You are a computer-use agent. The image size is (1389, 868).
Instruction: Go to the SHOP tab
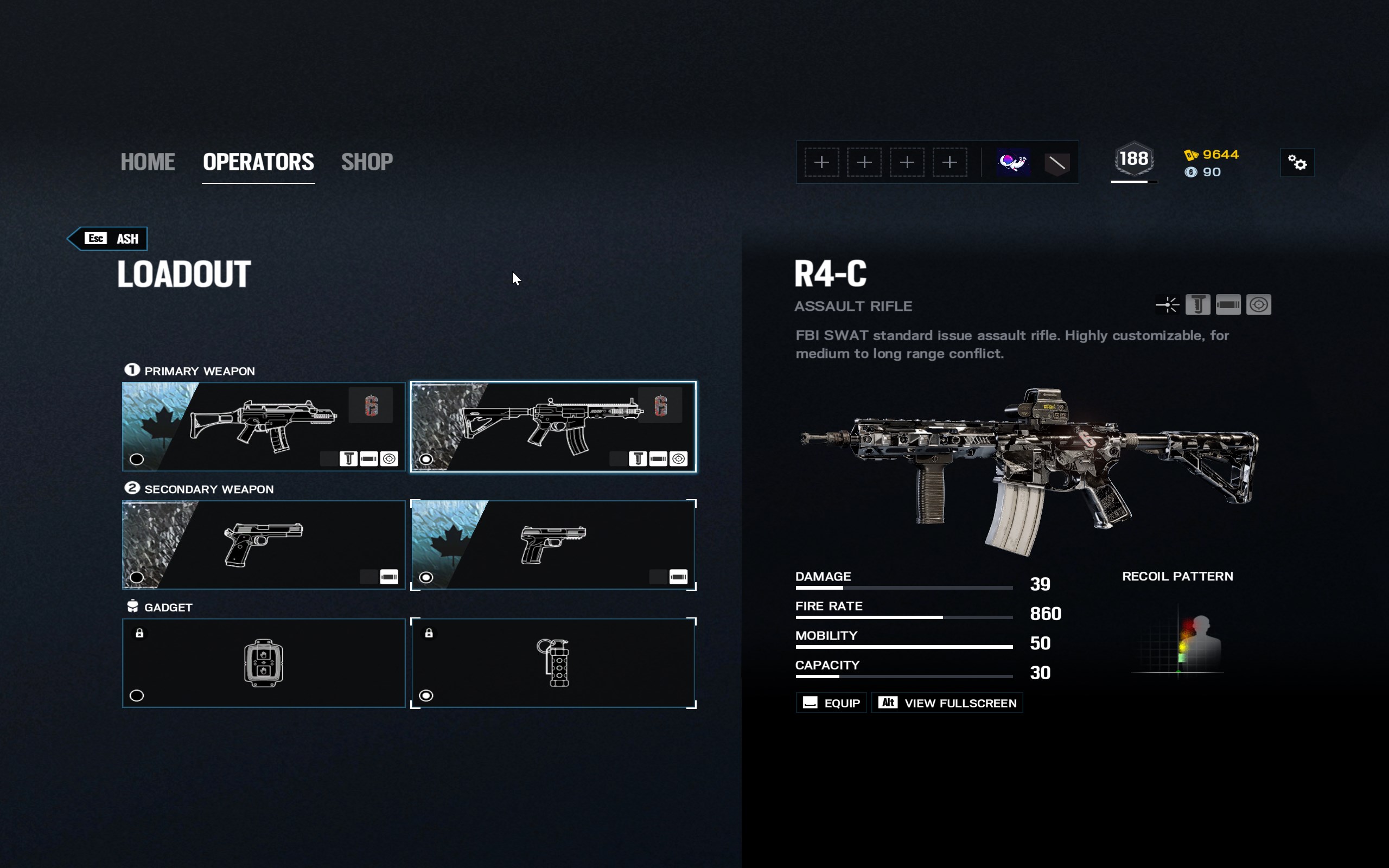click(x=367, y=162)
